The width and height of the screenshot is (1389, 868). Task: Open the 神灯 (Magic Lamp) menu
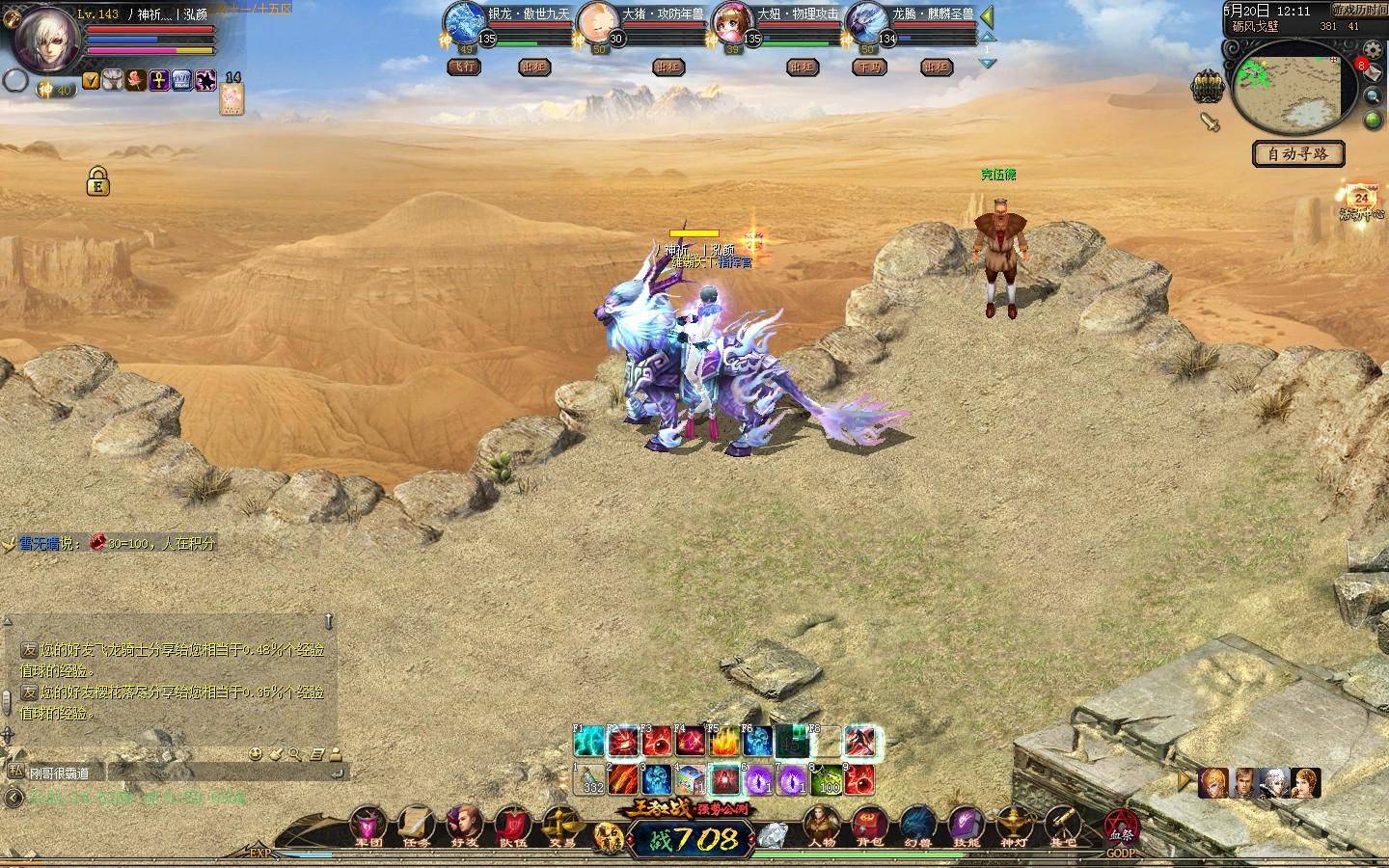(1015, 826)
